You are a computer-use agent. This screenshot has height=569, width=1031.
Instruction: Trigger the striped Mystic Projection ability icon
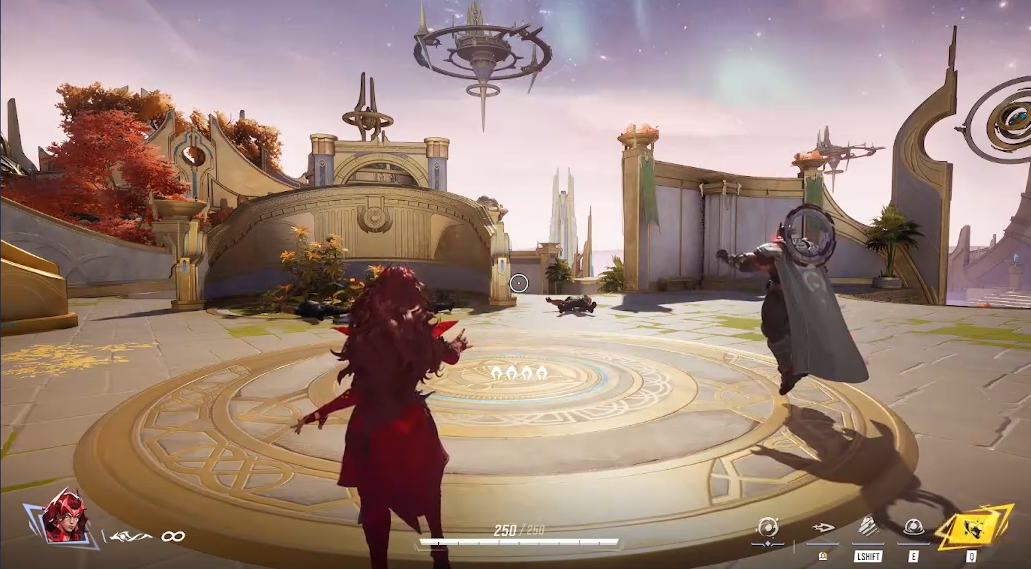pyautogui.click(x=868, y=527)
